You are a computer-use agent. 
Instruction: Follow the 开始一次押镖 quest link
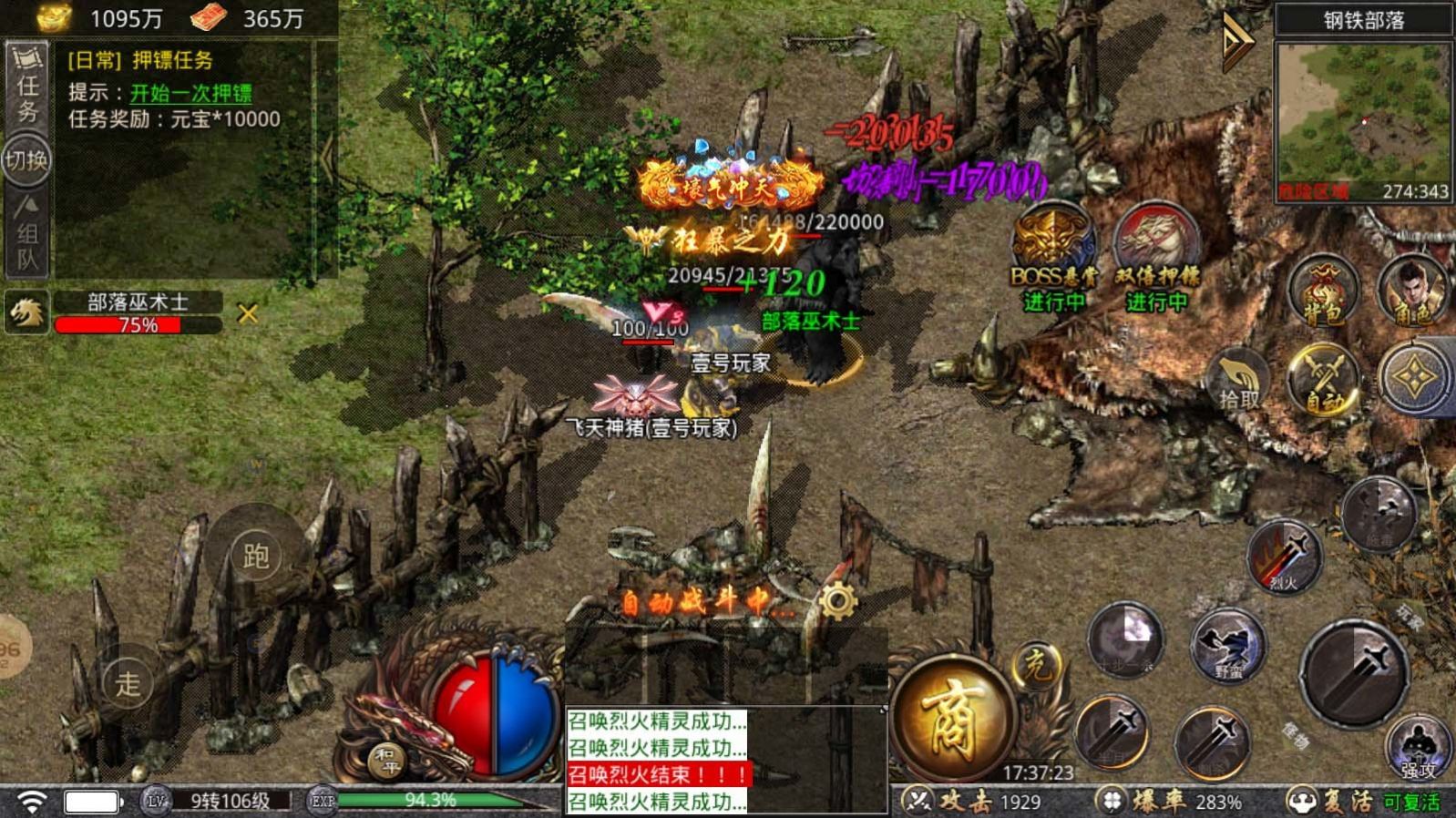click(x=190, y=93)
